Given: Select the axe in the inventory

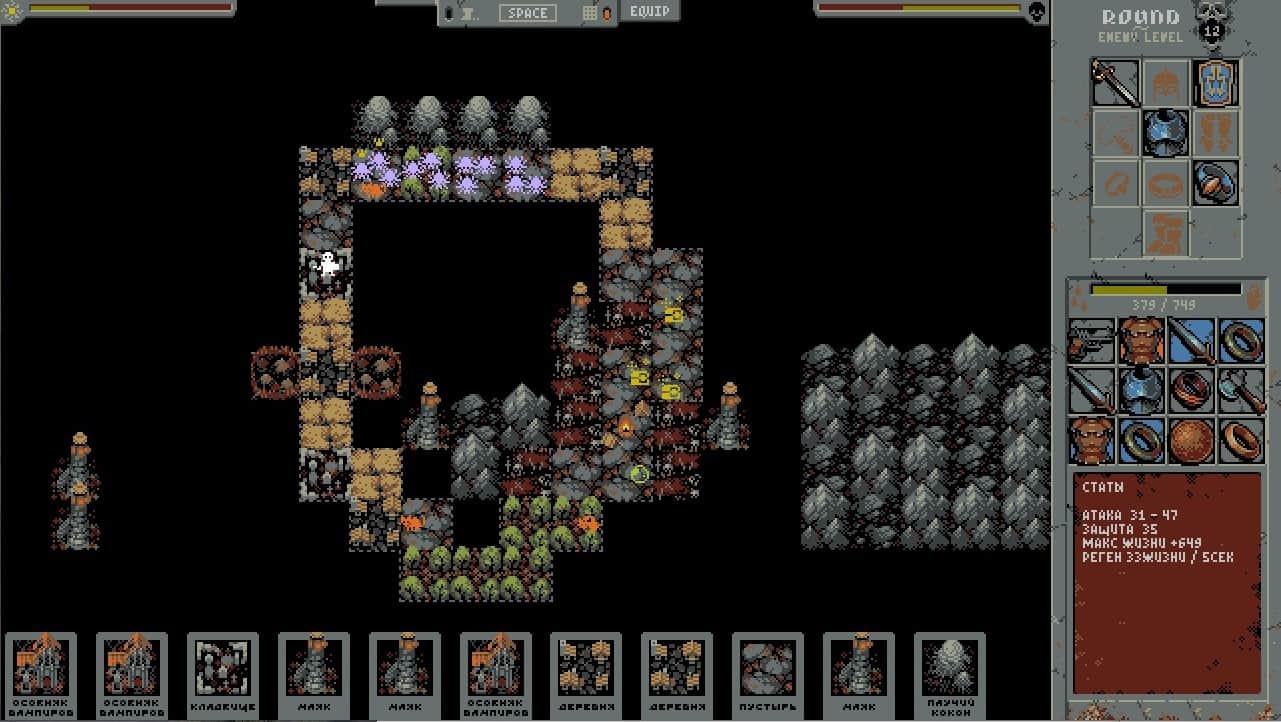Looking at the screenshot, I should pyautogui.click(x=1241, y=391).
